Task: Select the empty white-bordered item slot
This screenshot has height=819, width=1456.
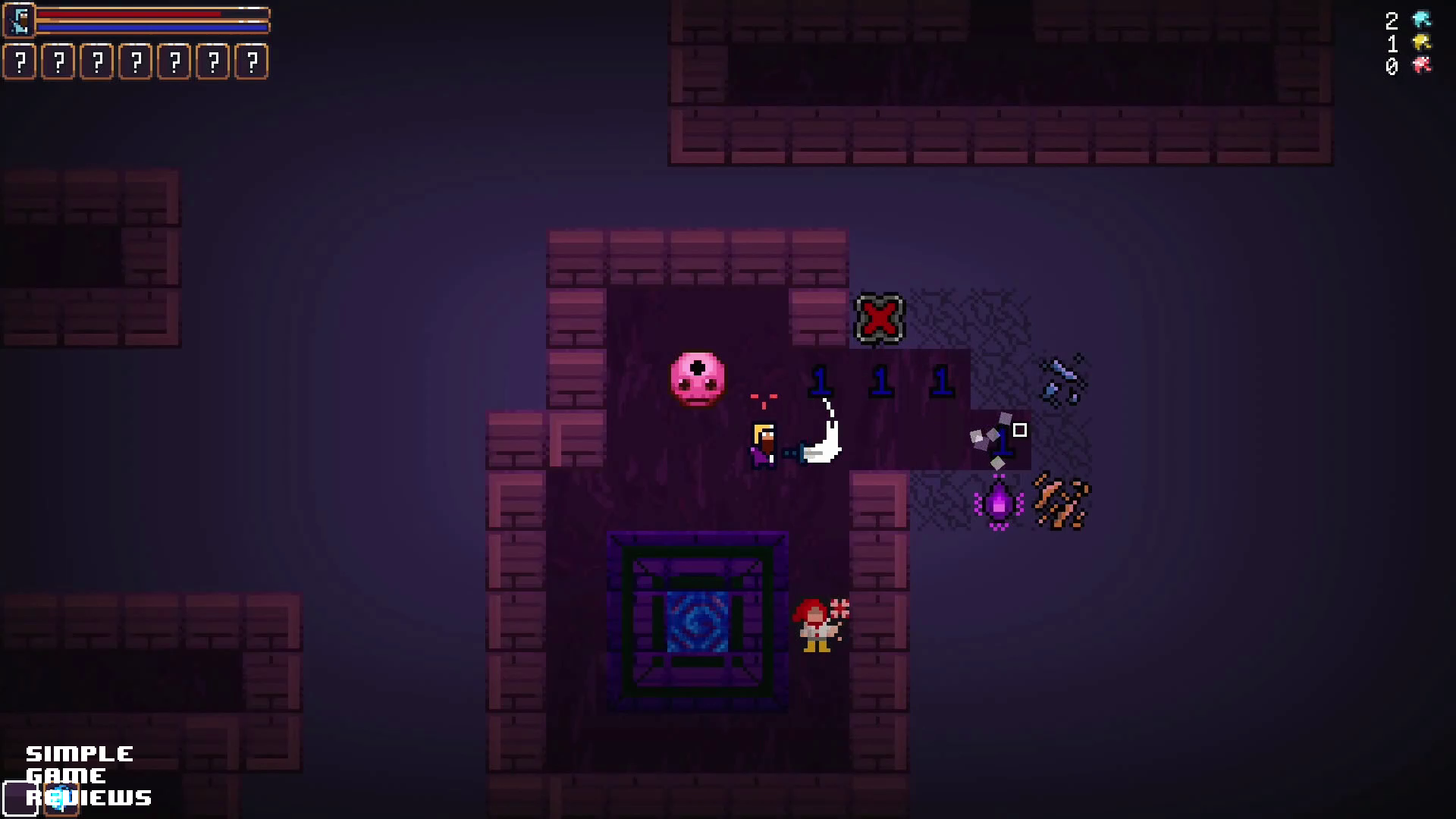Action: (x=20, y=798)
